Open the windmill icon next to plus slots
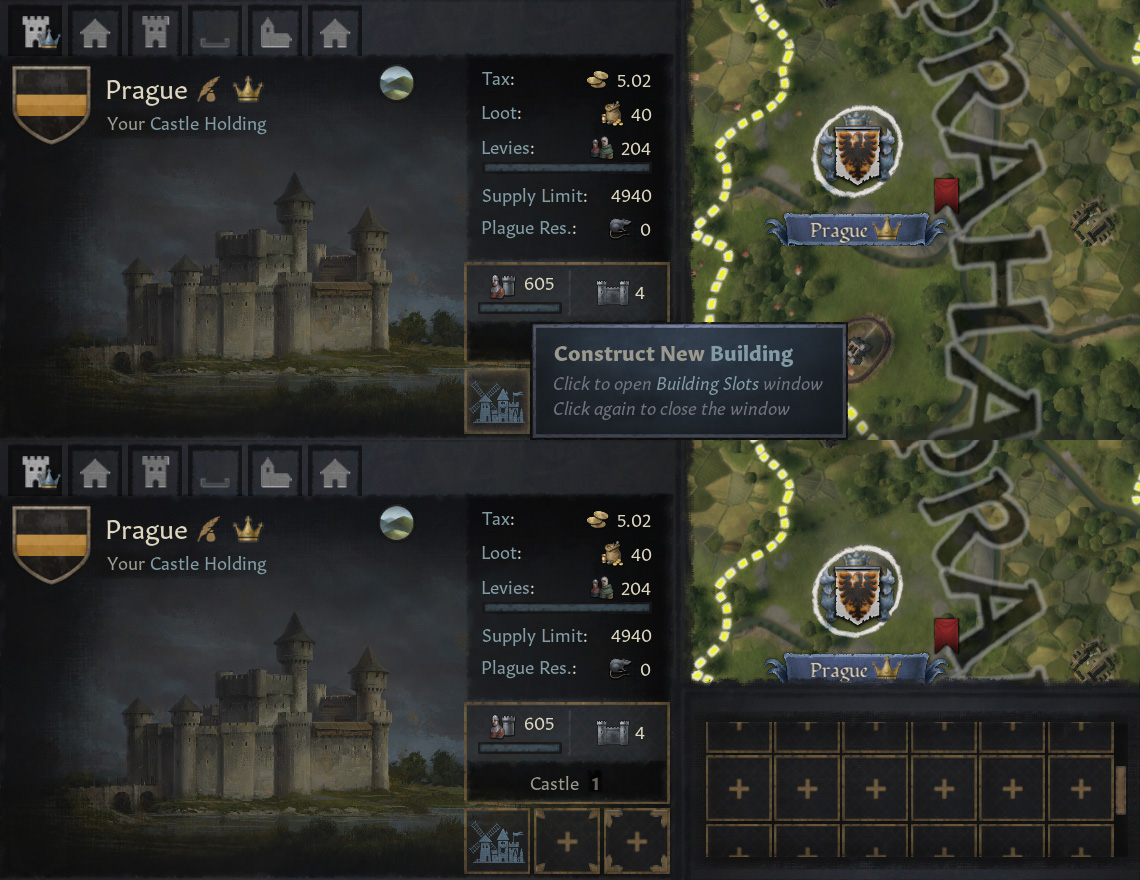Screen dimensions: 1140x880 coord(497,841)
